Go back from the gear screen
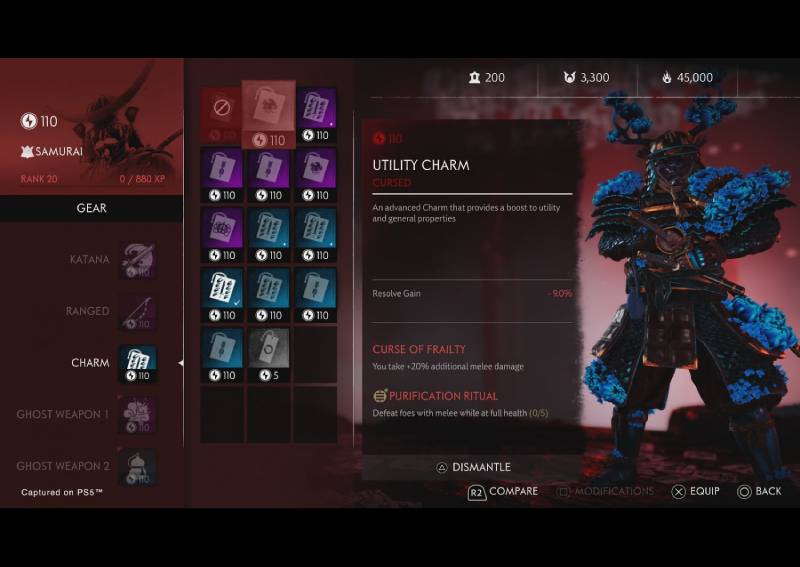Image resolution: width=800 pixels, height=567 pixels. point(759,492)
